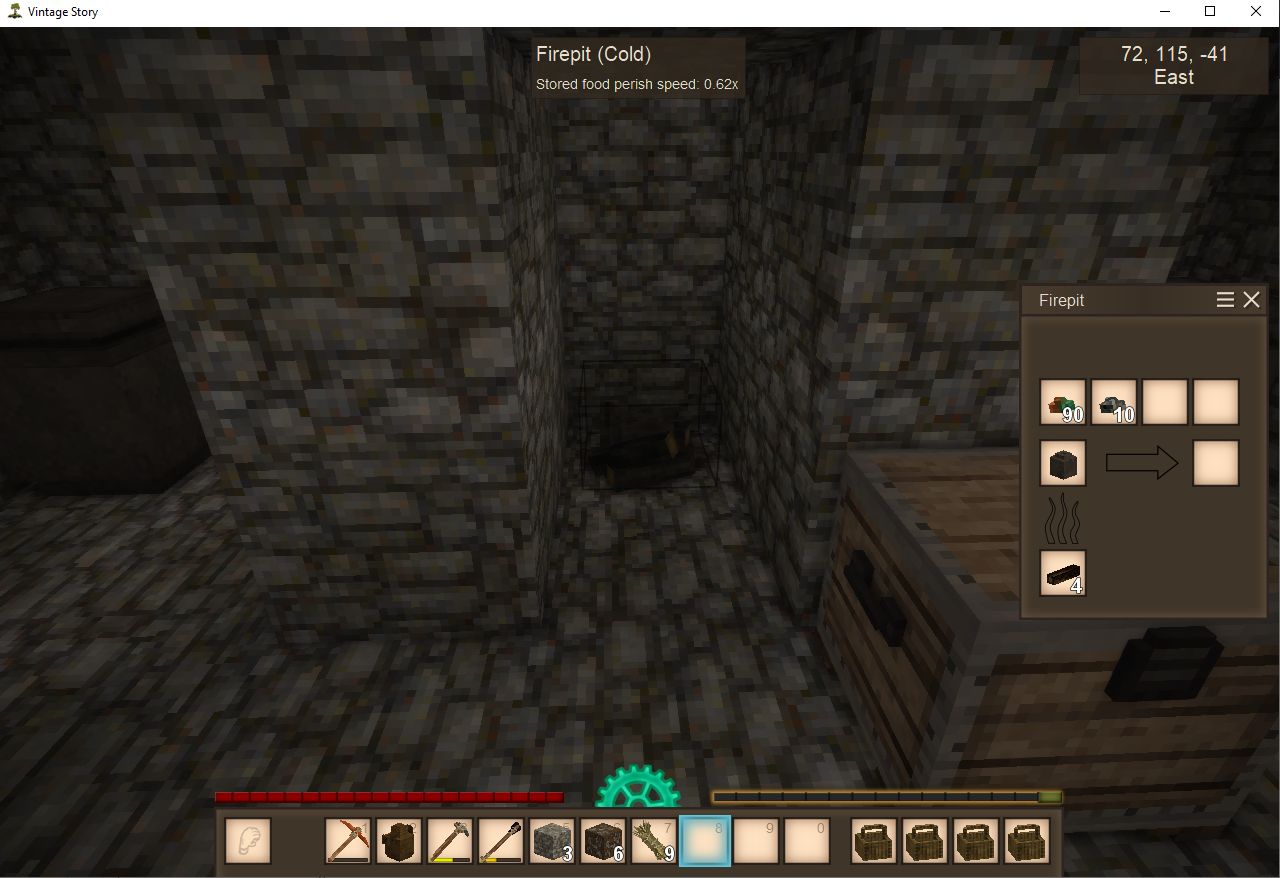This screenshot has width=1280, height=878.
Task: Pick the dry grass bundle stack of 9
Action: coord(654,841)
